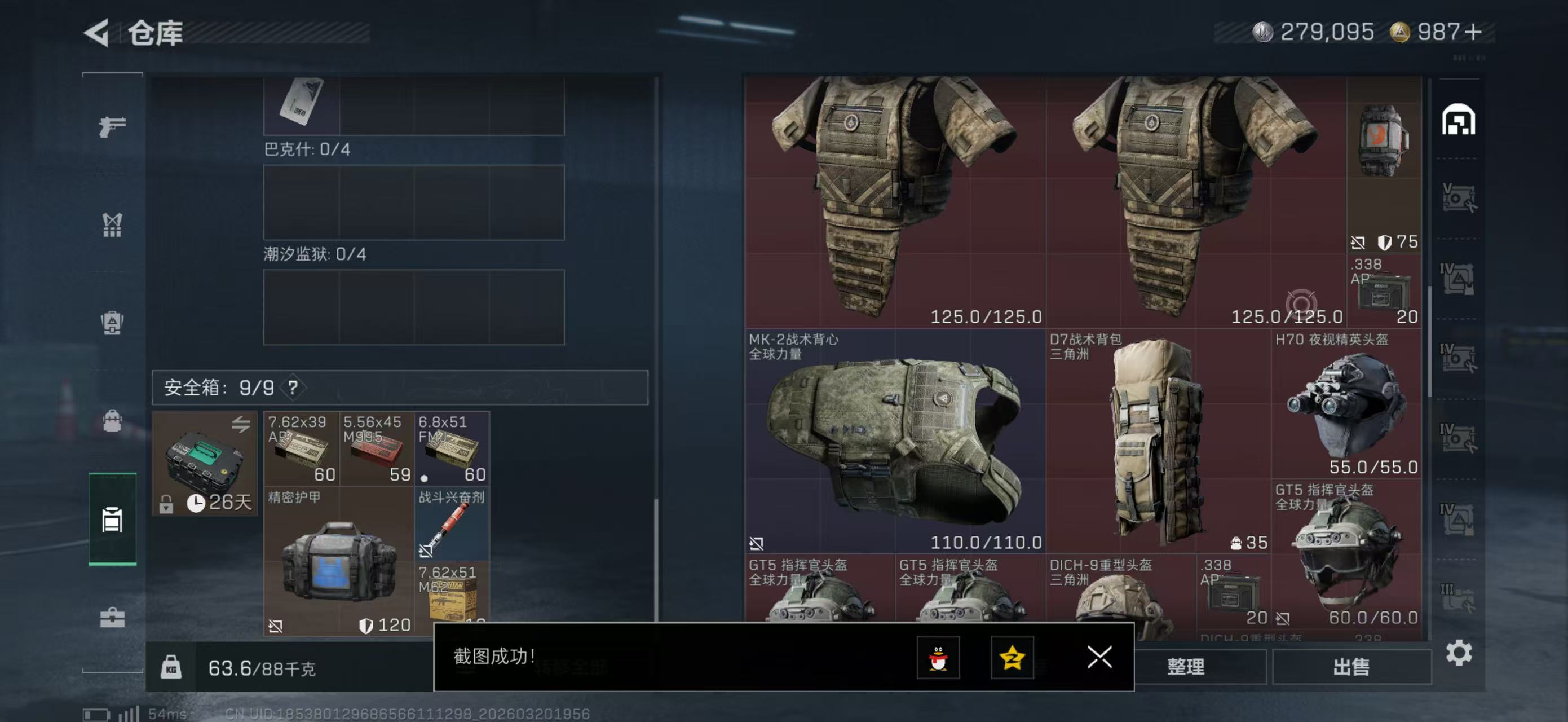Choose the 5.56x45 M995 ammo box

tap(376, 448)
